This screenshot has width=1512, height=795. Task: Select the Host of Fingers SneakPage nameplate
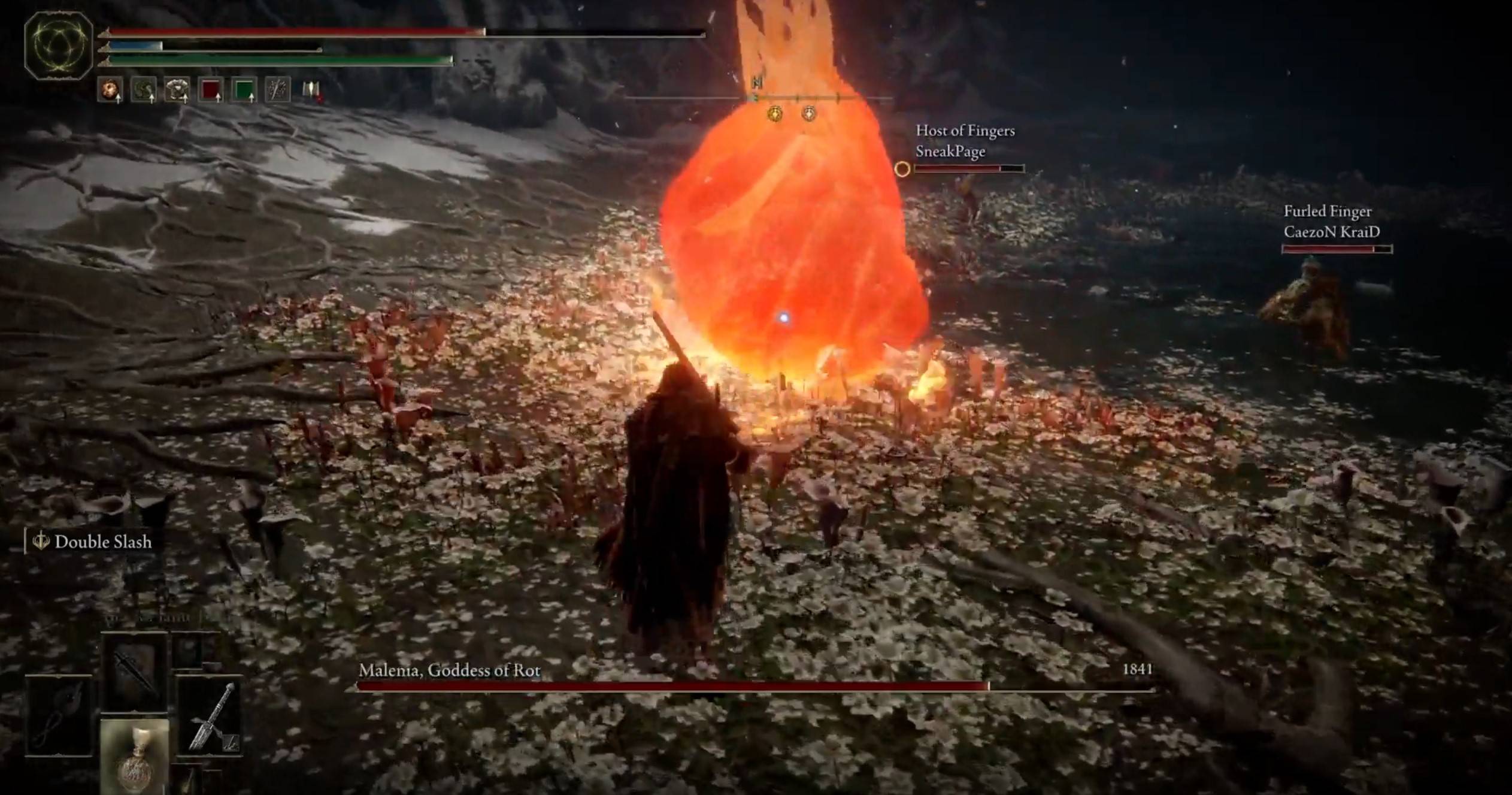coord(965,141)
